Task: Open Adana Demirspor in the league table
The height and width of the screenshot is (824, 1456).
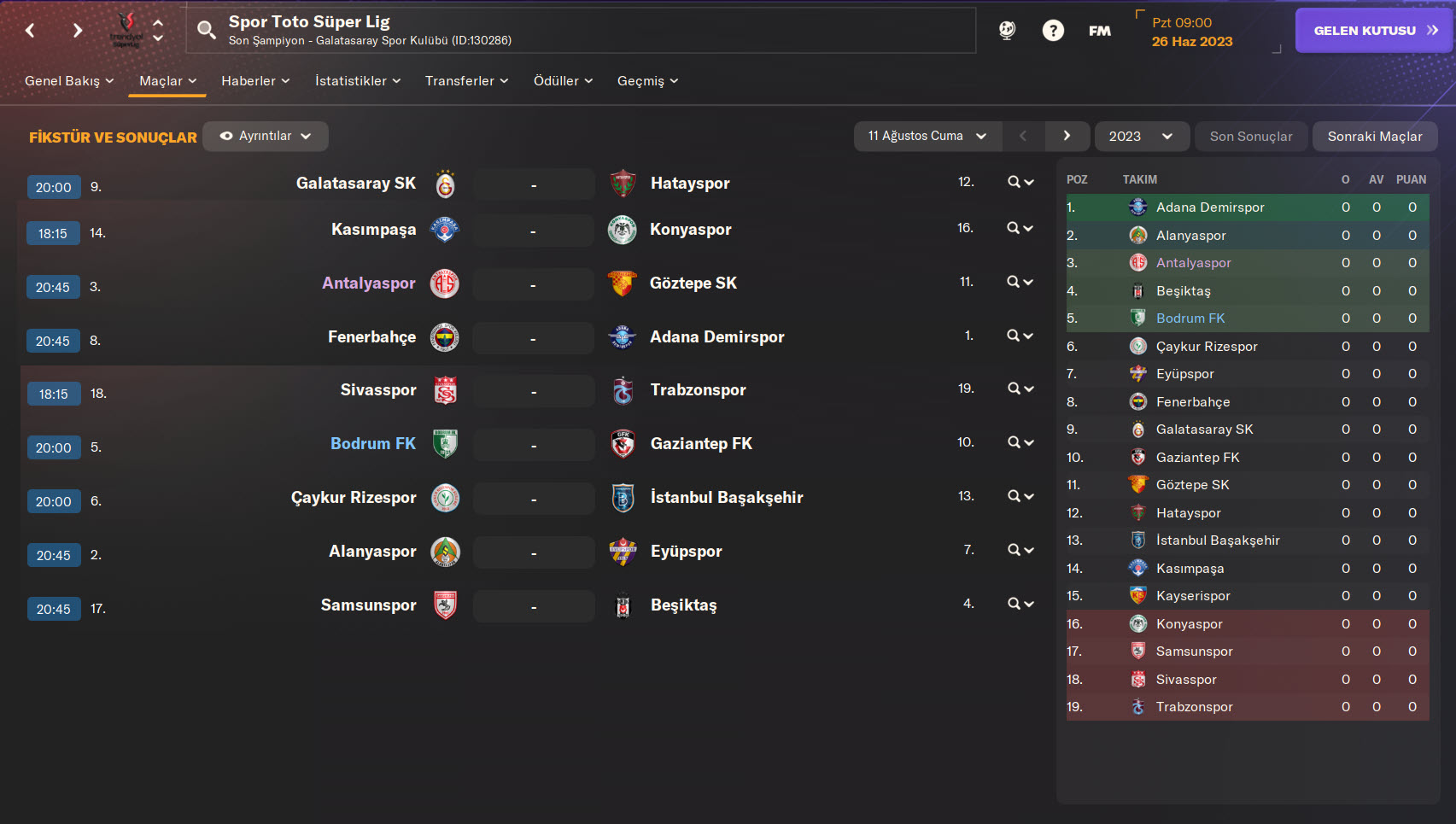Action: pyautogui.click(x=1209, y=207)
